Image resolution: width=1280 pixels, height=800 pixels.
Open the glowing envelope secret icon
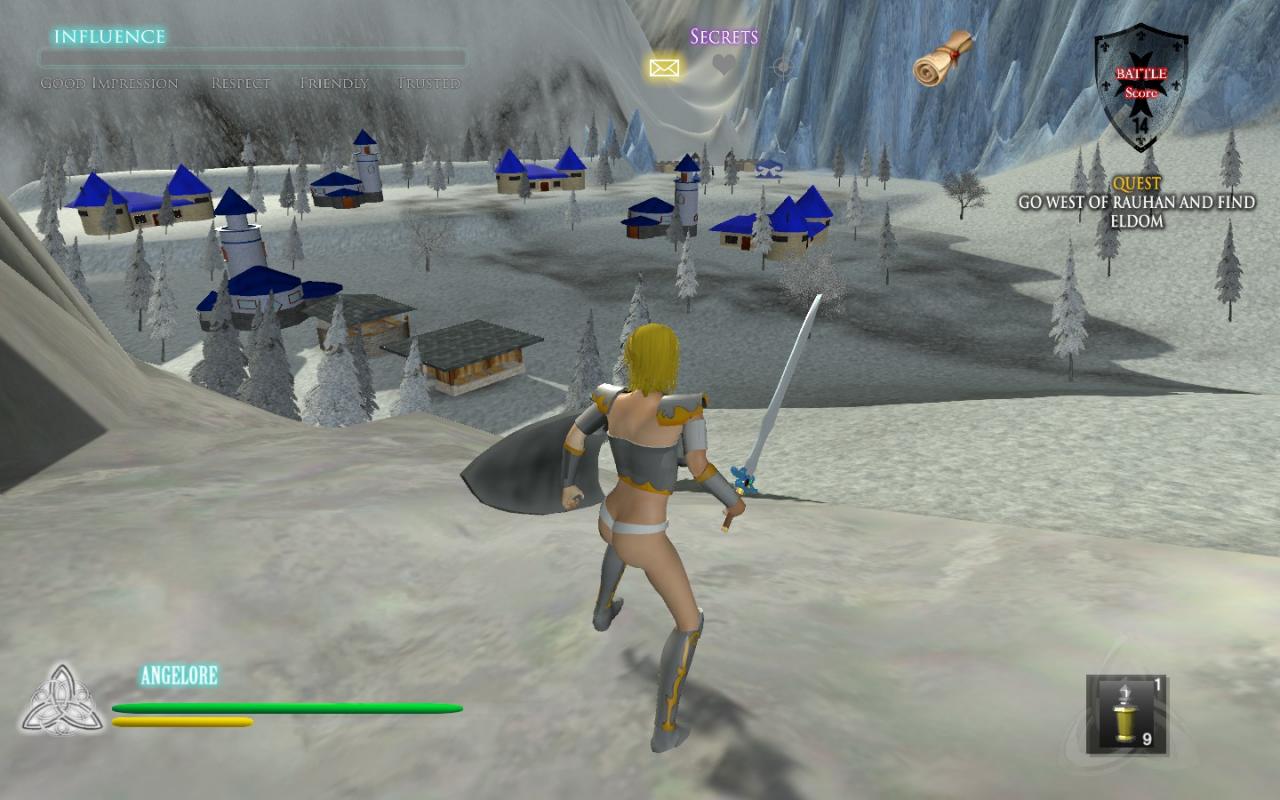664,68
